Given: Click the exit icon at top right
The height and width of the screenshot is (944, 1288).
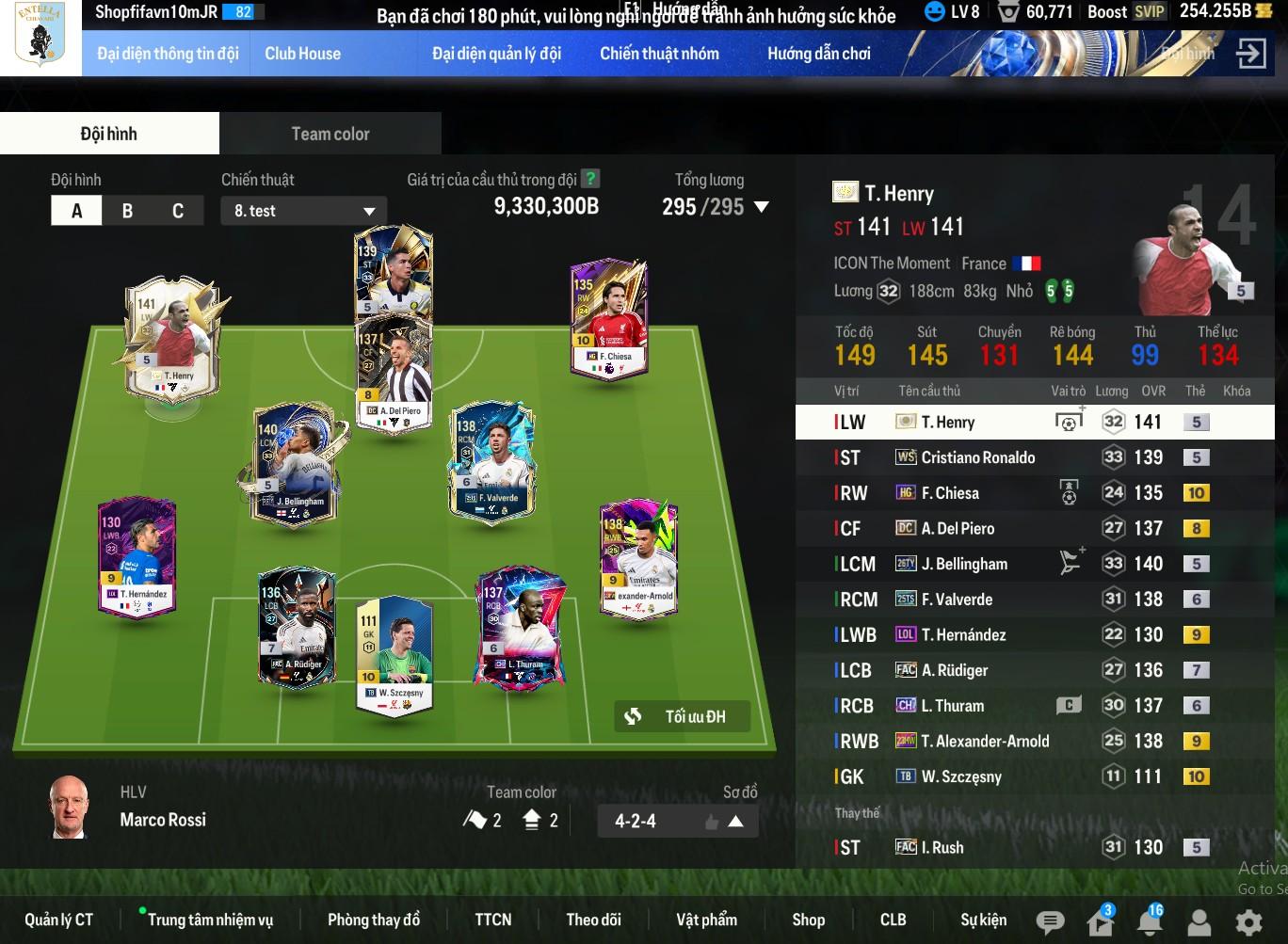Looking at the screenshot, I should click(1251, 54).
